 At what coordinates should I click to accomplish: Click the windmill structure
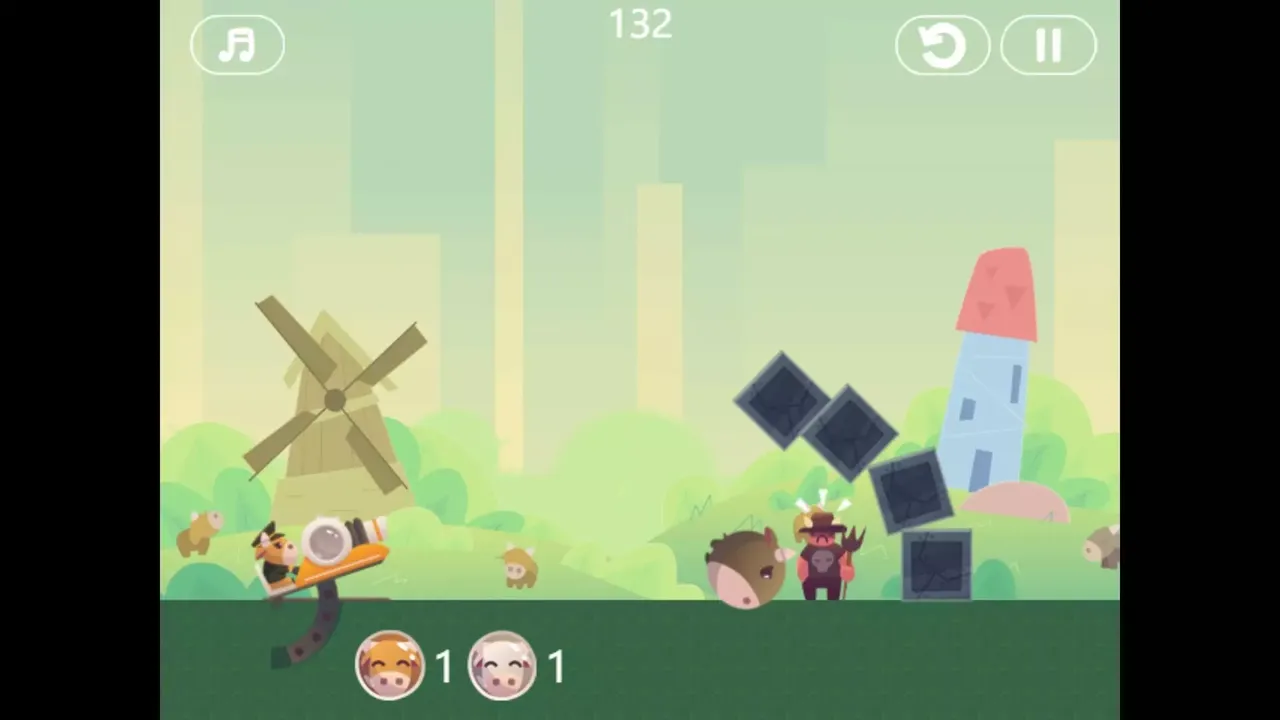335,400
